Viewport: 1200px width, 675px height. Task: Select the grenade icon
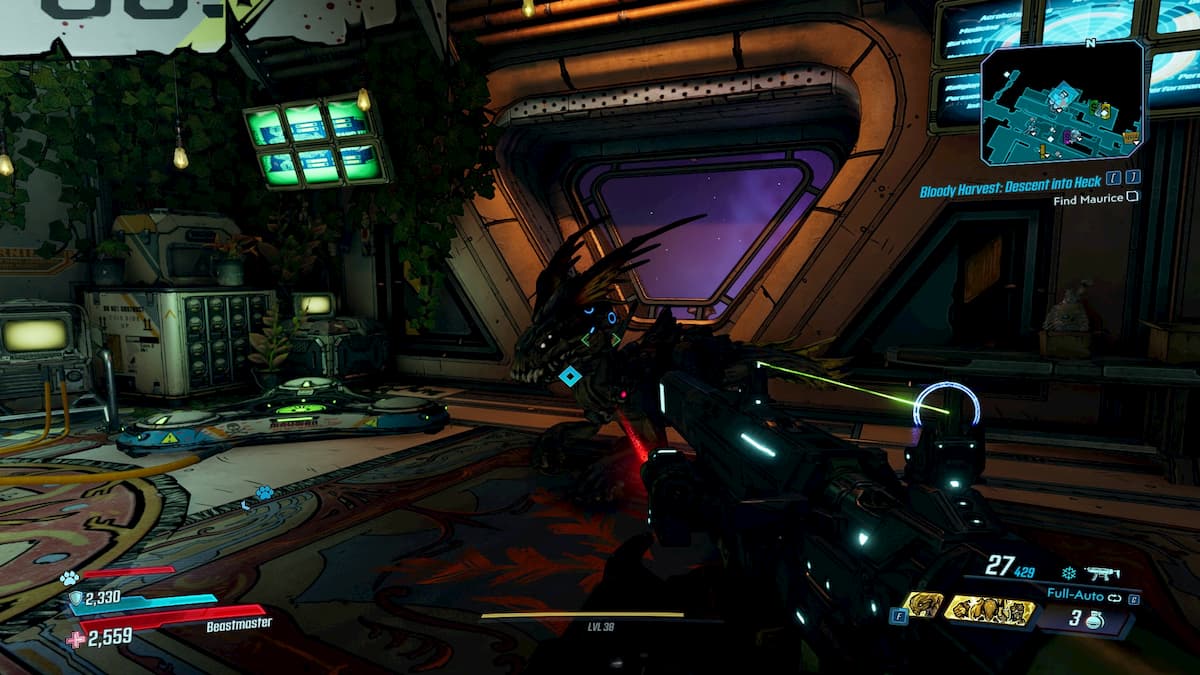coord(1094,620)
